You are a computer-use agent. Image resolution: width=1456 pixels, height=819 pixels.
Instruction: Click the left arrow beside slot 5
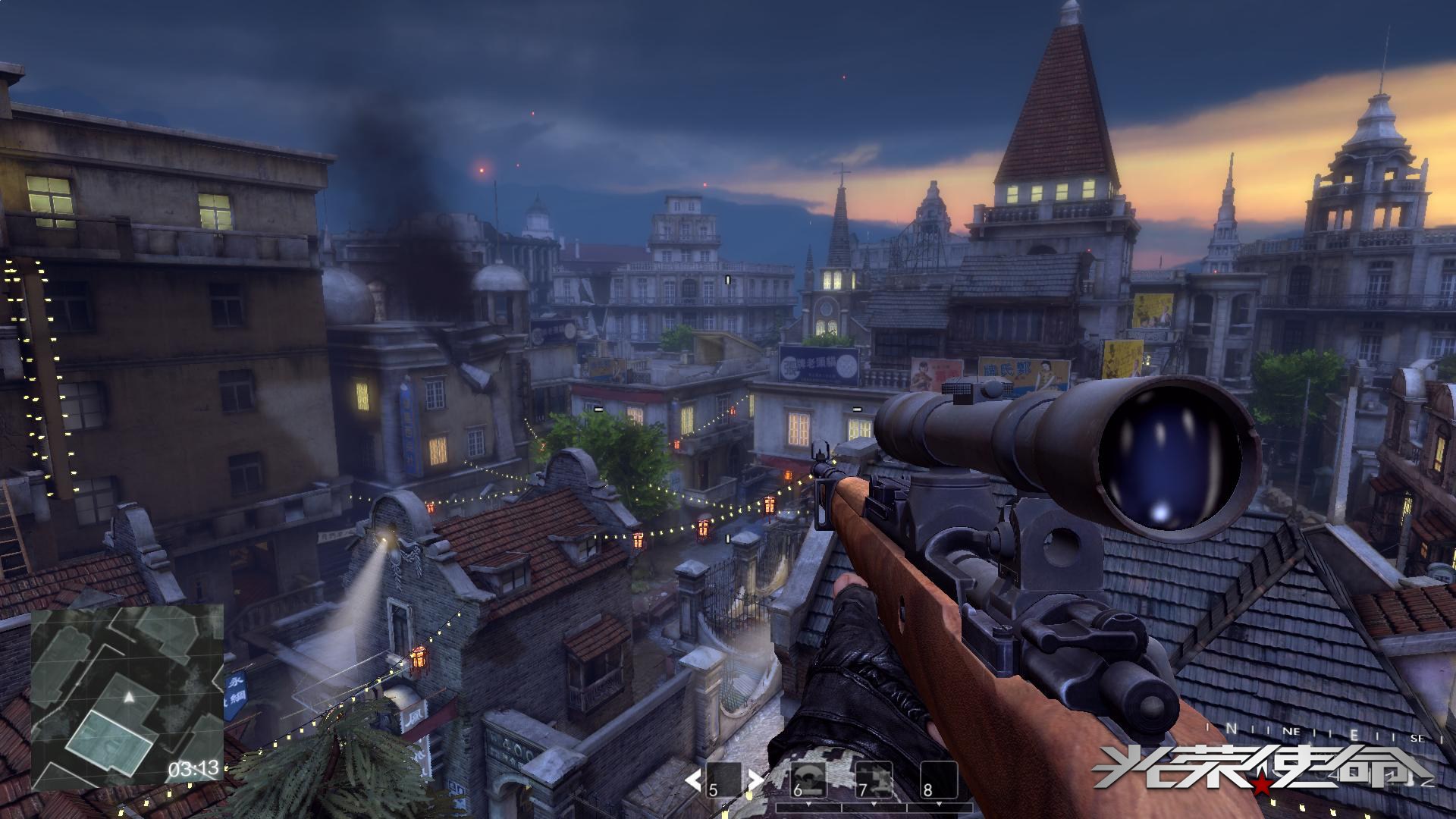[693, 779]
